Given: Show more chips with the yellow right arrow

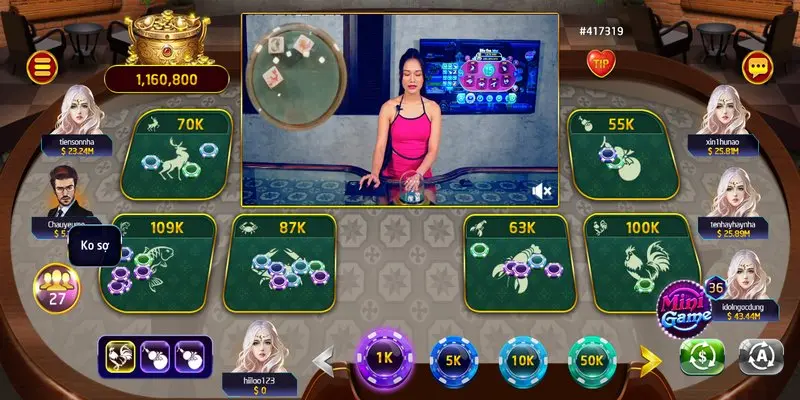Looking at the screenshot, I should click(x=651, y=358).
